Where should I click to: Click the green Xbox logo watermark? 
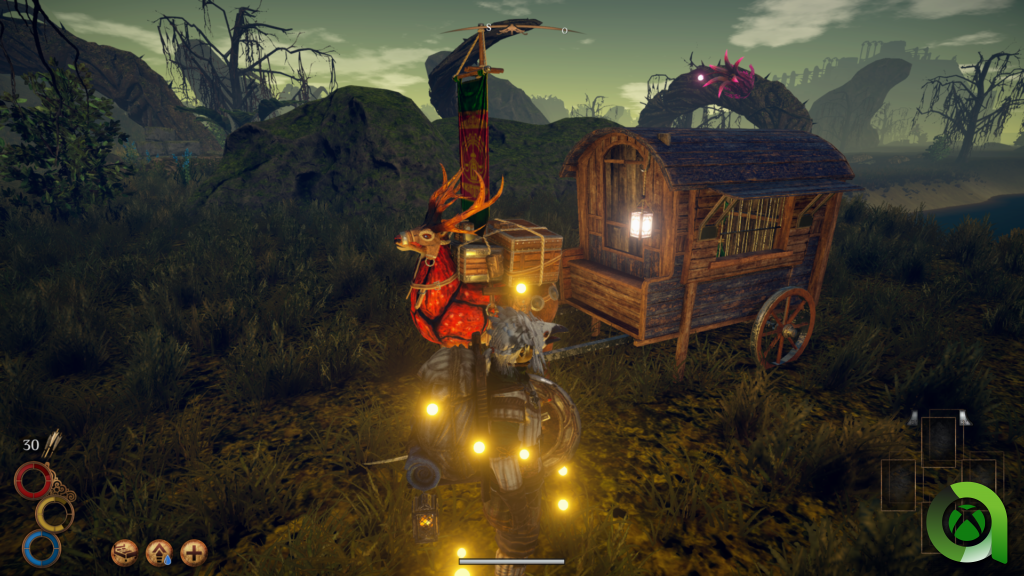coord(967,522)
